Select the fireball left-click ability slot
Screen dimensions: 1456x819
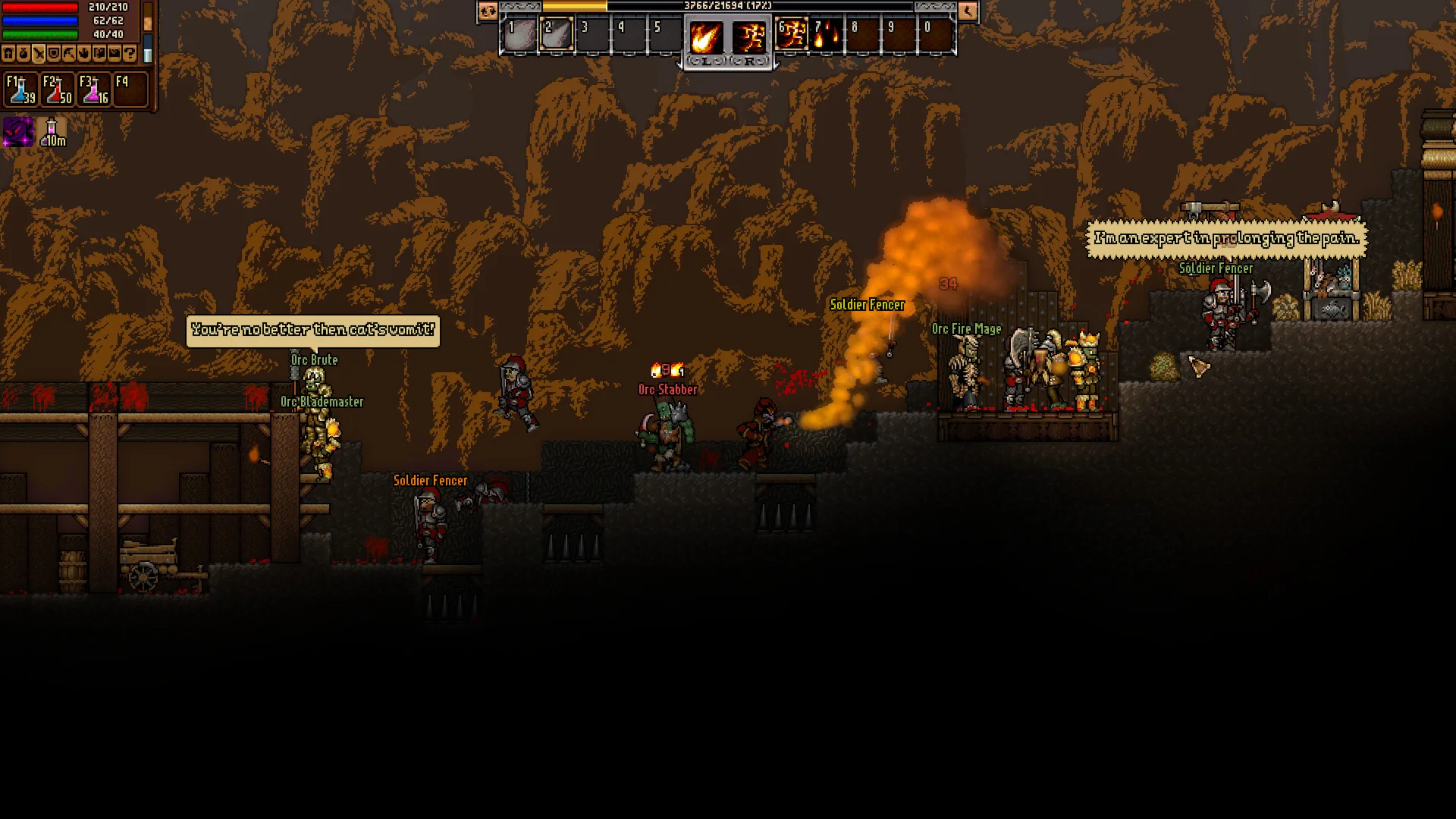point(705,37)
